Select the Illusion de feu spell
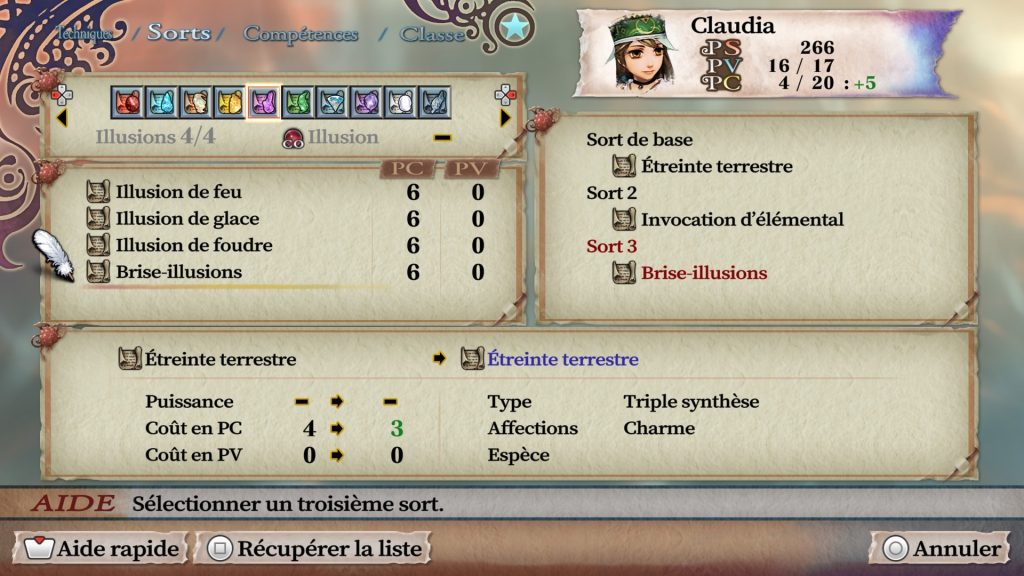1024x576 pixels. click(x=178, y=192)
